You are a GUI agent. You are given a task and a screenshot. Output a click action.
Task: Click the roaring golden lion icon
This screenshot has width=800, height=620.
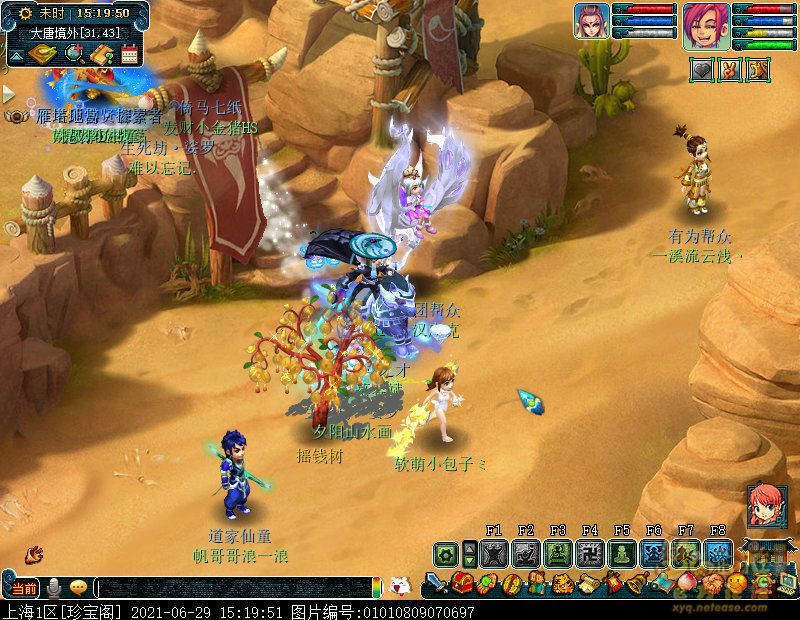coord(758,70)
